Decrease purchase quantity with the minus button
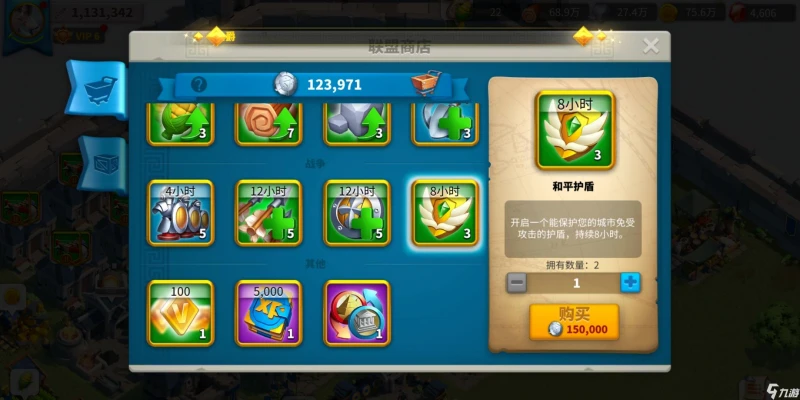Viewport: 800px width, 400px height. coord(517,283)
